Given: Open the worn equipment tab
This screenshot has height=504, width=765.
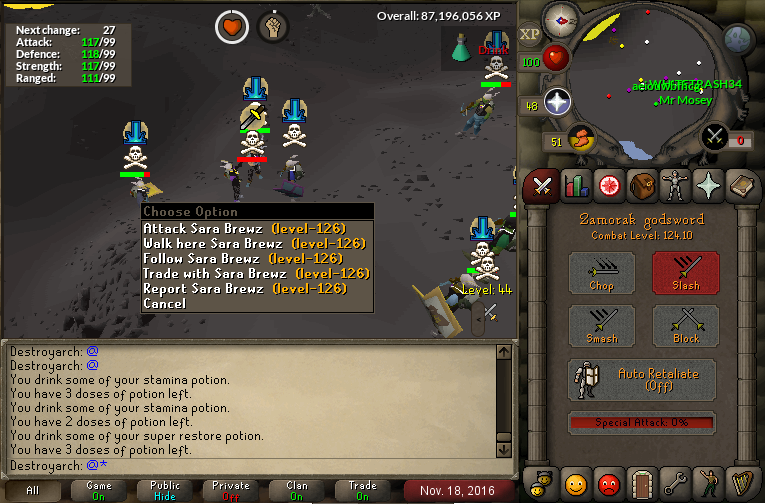Looking at the screenshot, I should click(x=675, y=185).
